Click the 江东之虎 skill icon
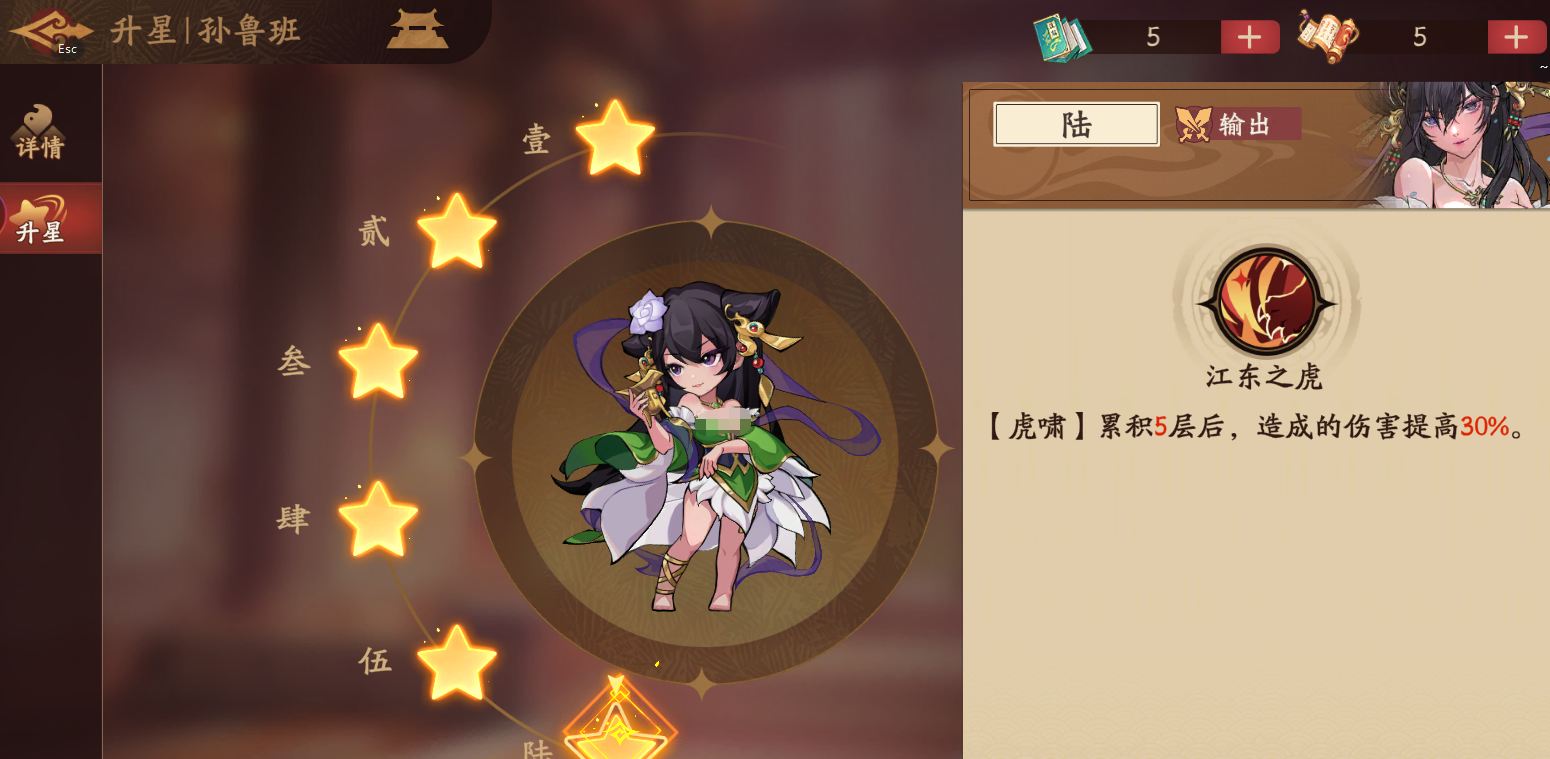The image size is (1550, 759). coord(1266,302)
